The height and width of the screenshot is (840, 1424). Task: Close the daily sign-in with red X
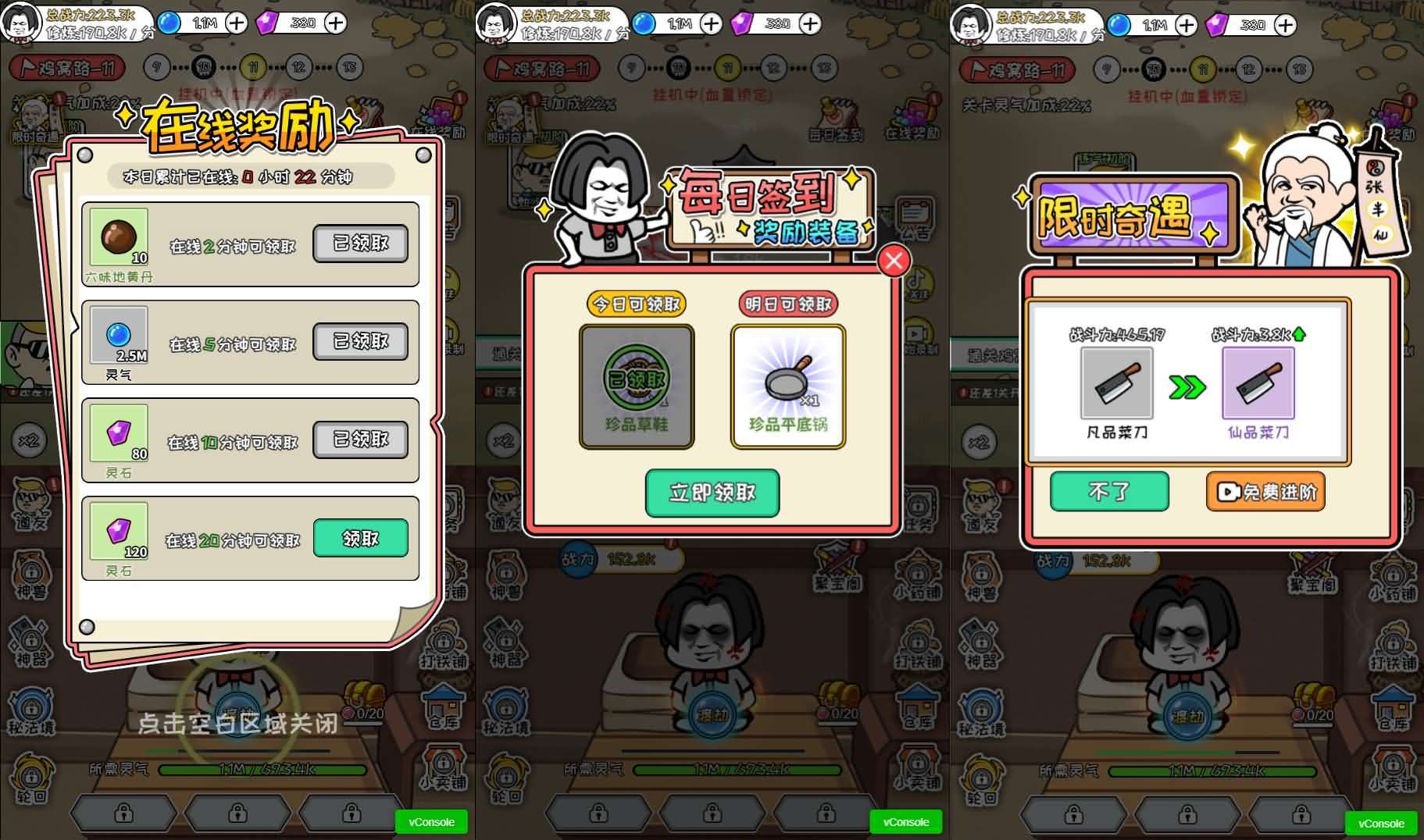click(895, 261)
